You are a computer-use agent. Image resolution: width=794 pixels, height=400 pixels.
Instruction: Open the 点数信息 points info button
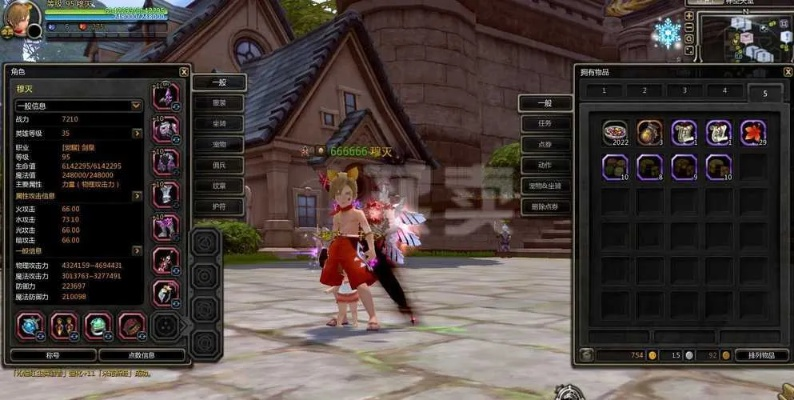tap(142, 355)
